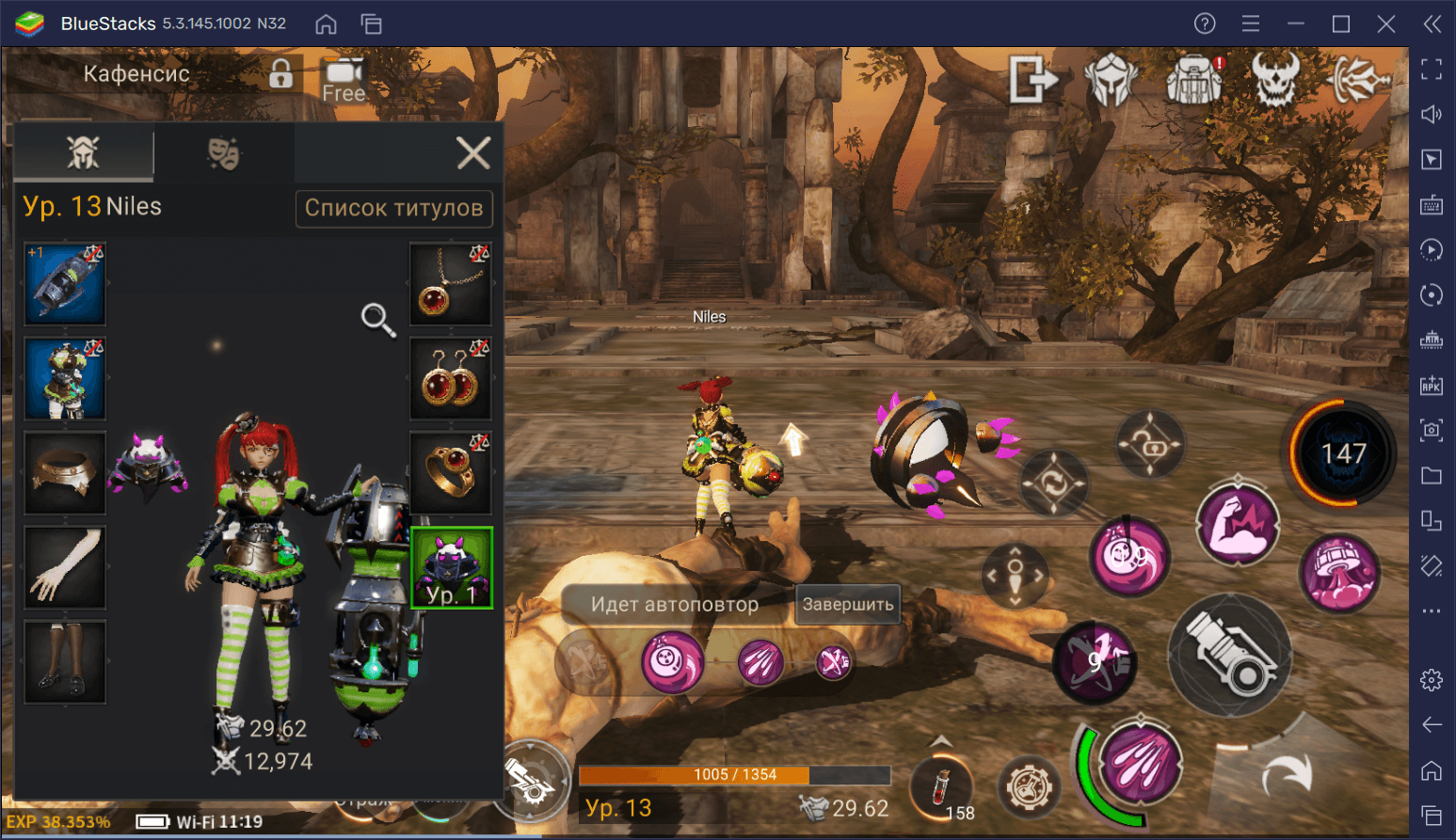
Task: Select the blue weapon slot with +1
Action: click(65, 284)
